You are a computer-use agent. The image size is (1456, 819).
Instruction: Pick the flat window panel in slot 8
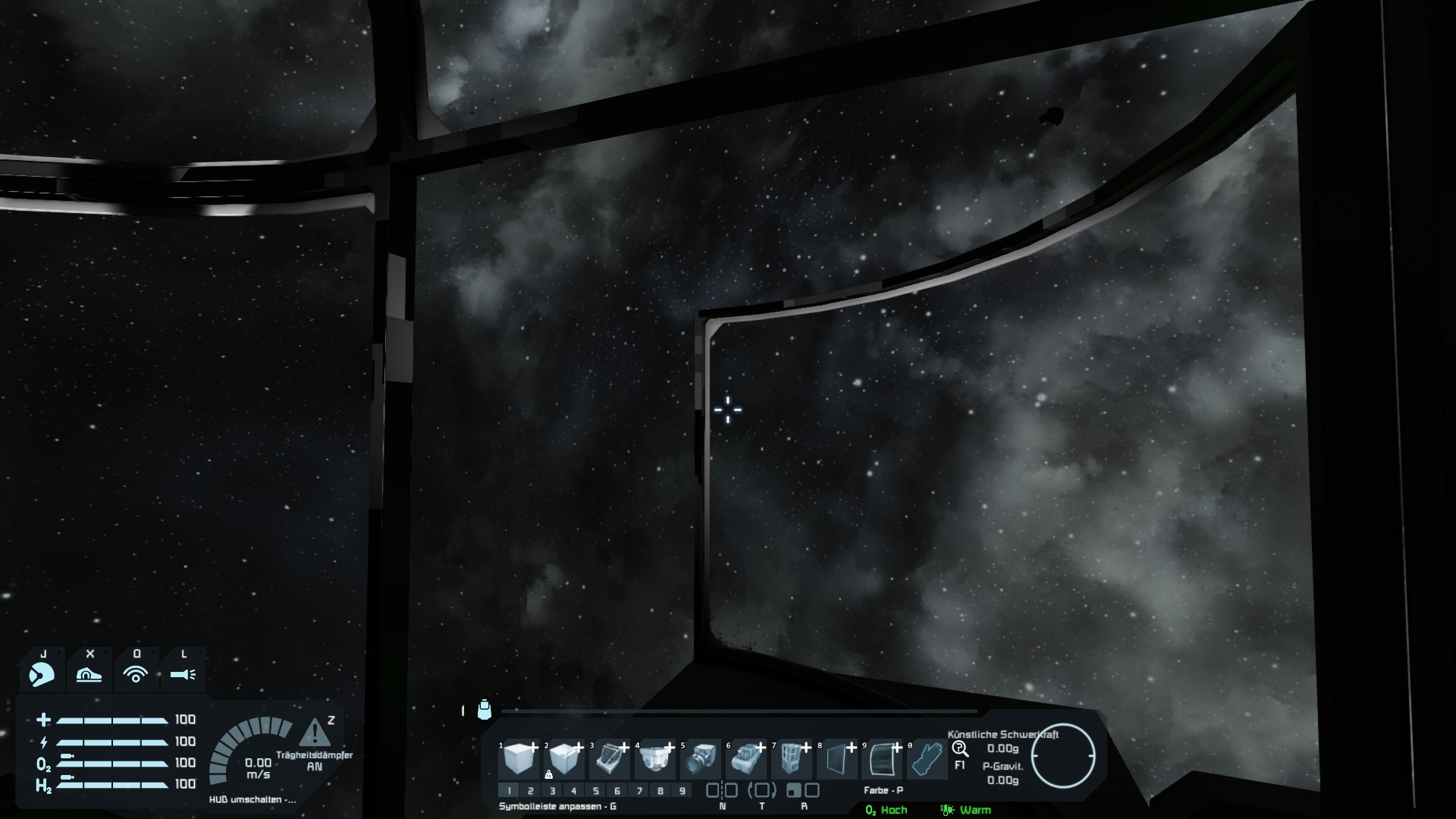pyautogui.click(x=837, y=758)
